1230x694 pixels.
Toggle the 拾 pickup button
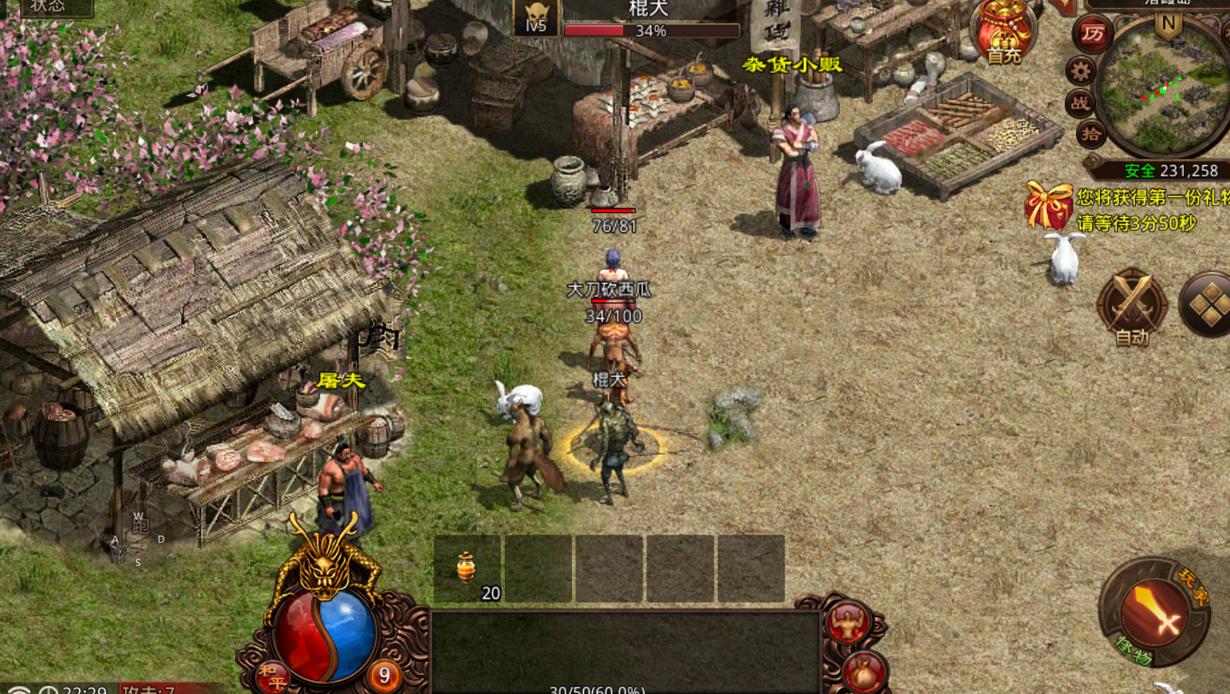coord(1091,134)
